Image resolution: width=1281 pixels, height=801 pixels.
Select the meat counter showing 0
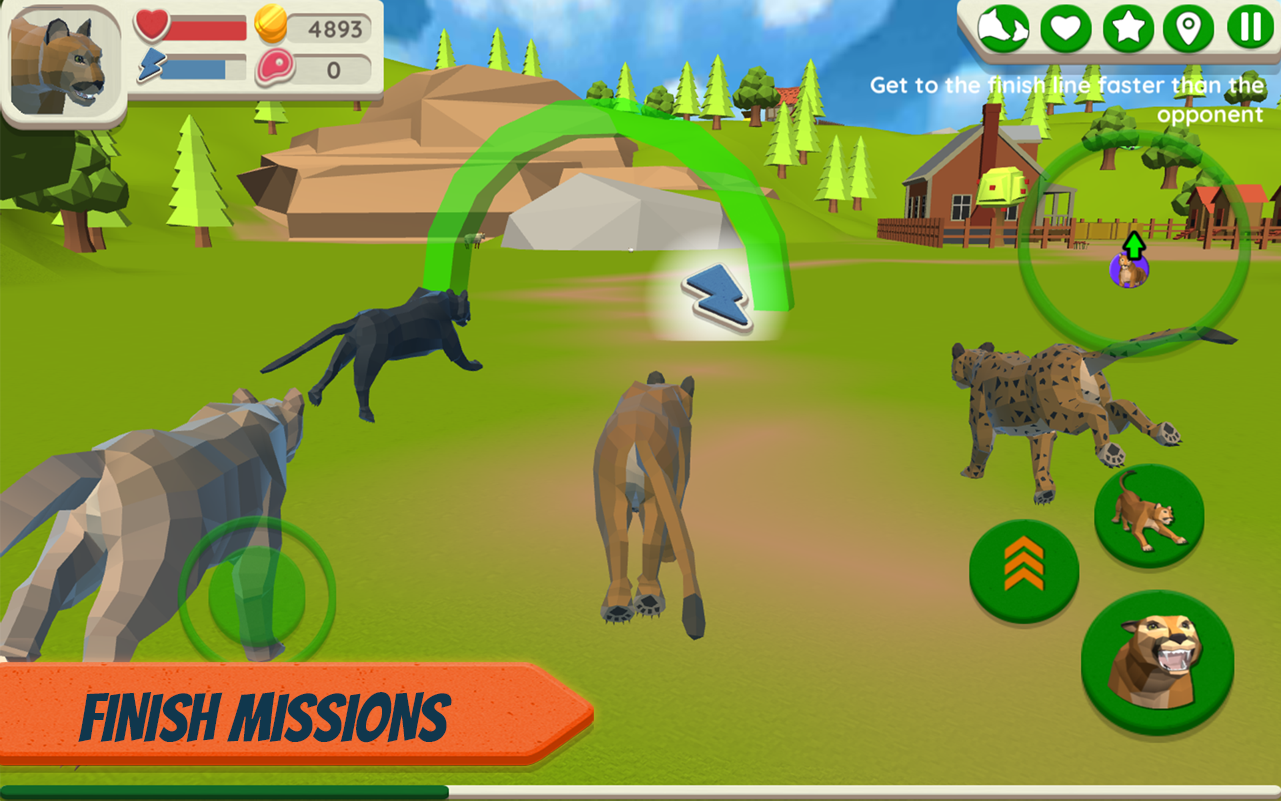coord(310,70)
